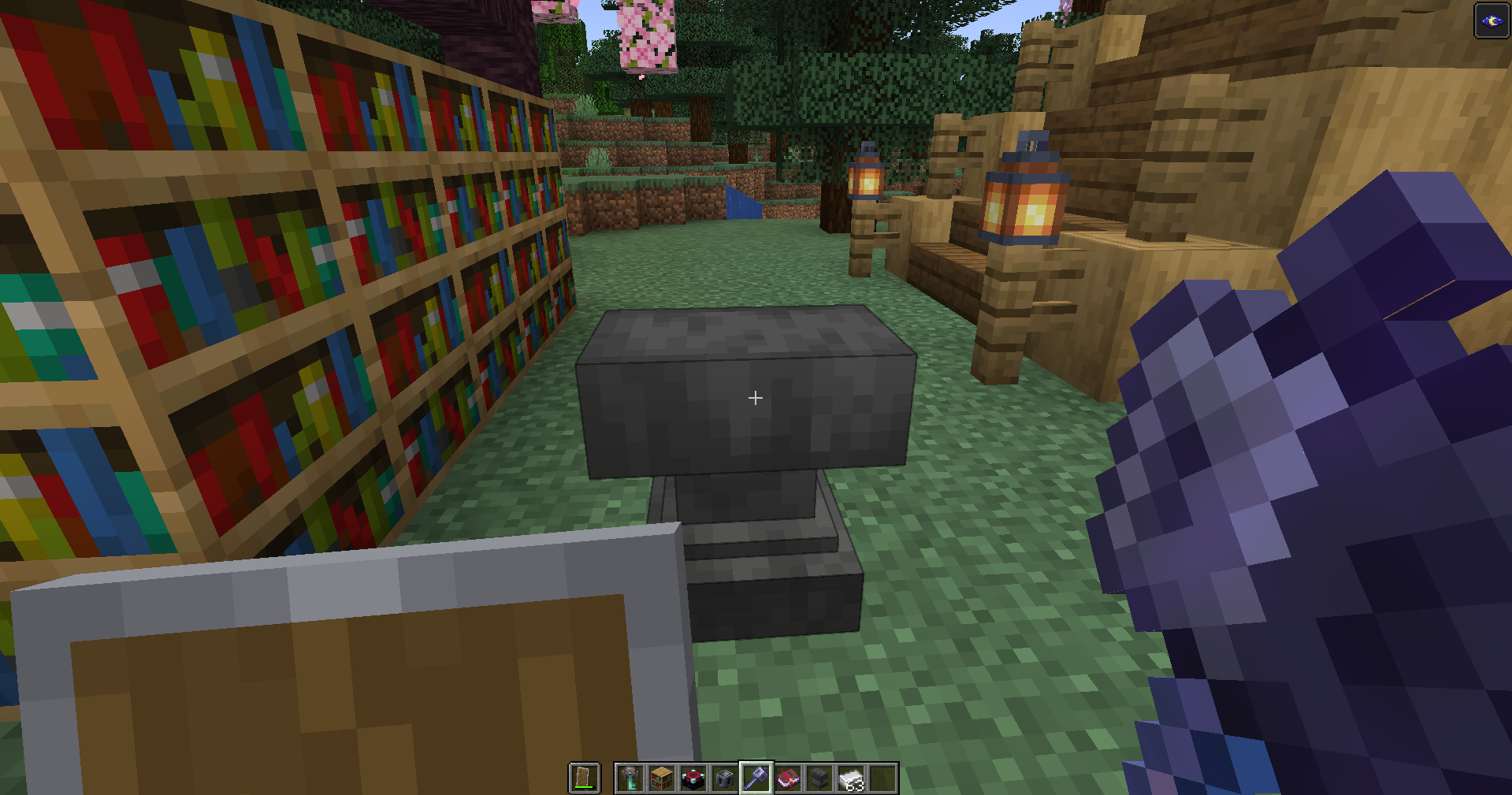Click the shield in the offhand slot
The height and width of the screenshot is (795, 1512).
point(585,777)
